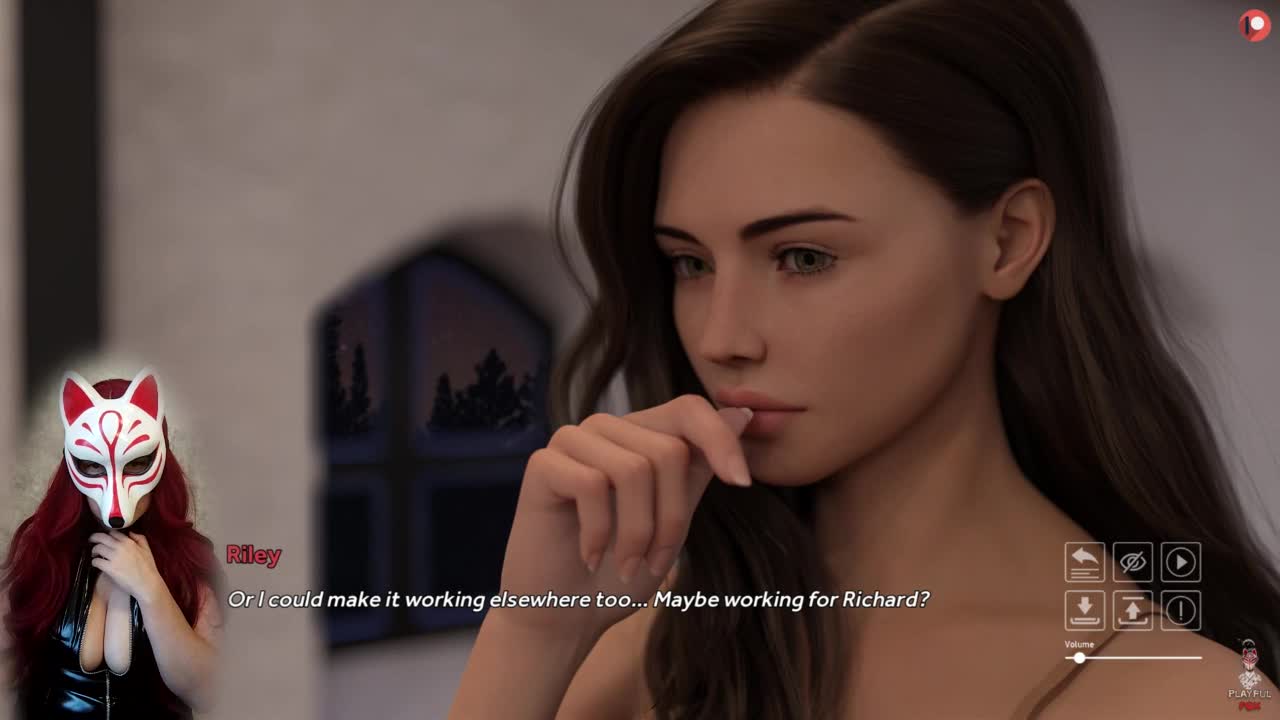Hide the interface with the crossed-eye icon

[x=1132, y=562]
